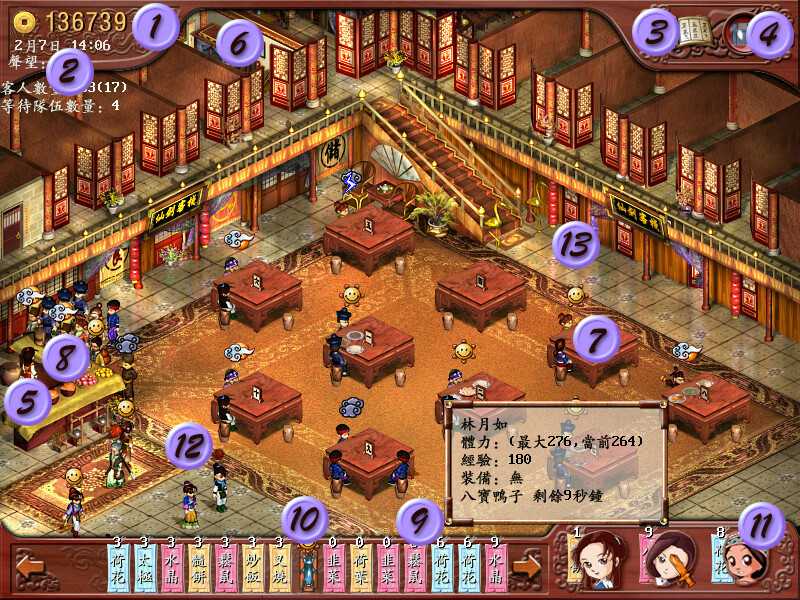Show previous dishes with the left arrow
The width and height of the screenshot is (800, 600).
pos(30,567)
